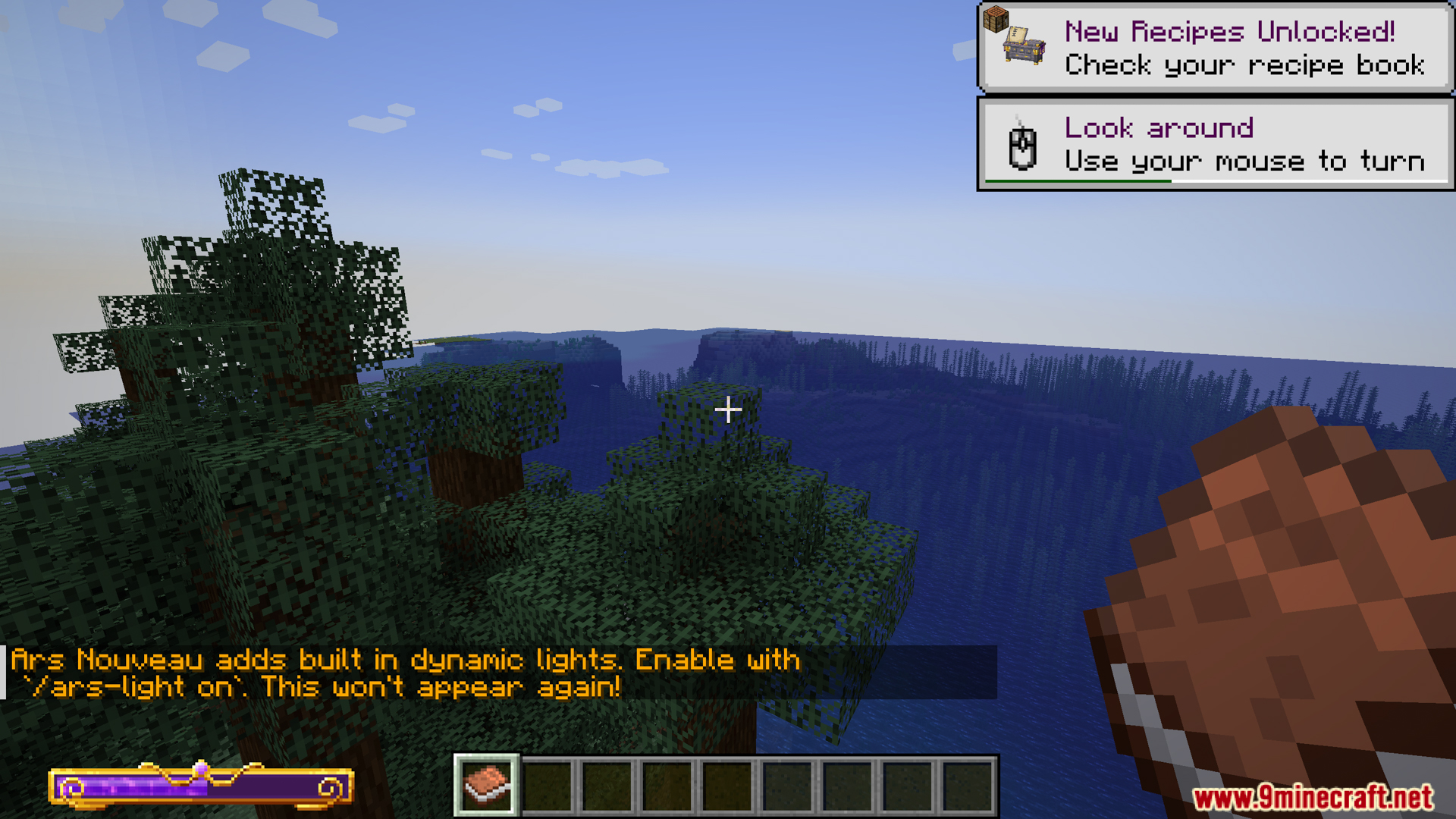Click the 'Check your recipe book' text
This screenshot has height=819, width=1456.
coord(1246,66)
